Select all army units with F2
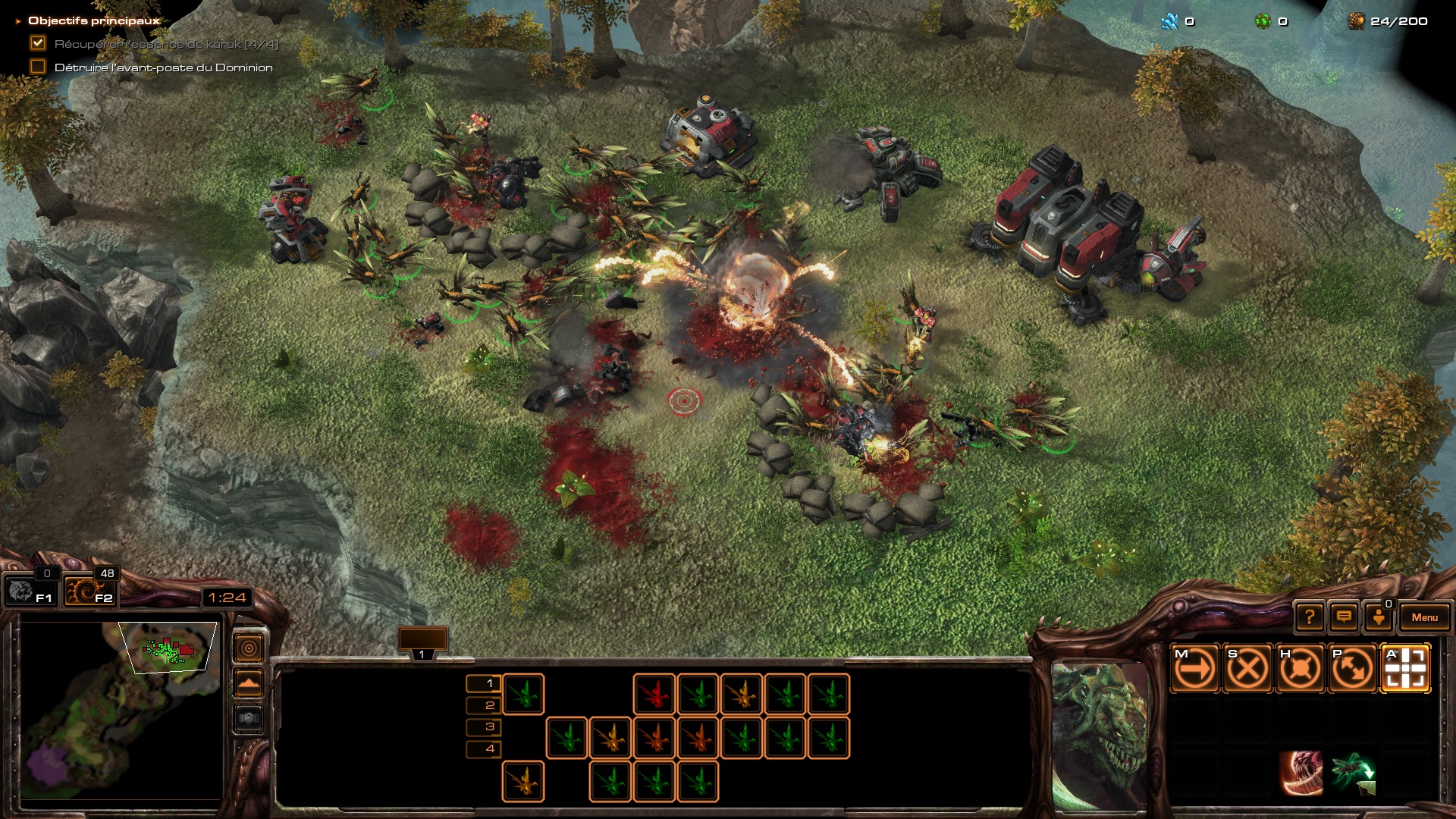This screenshot has height=819, width=1456. (89, 591)
